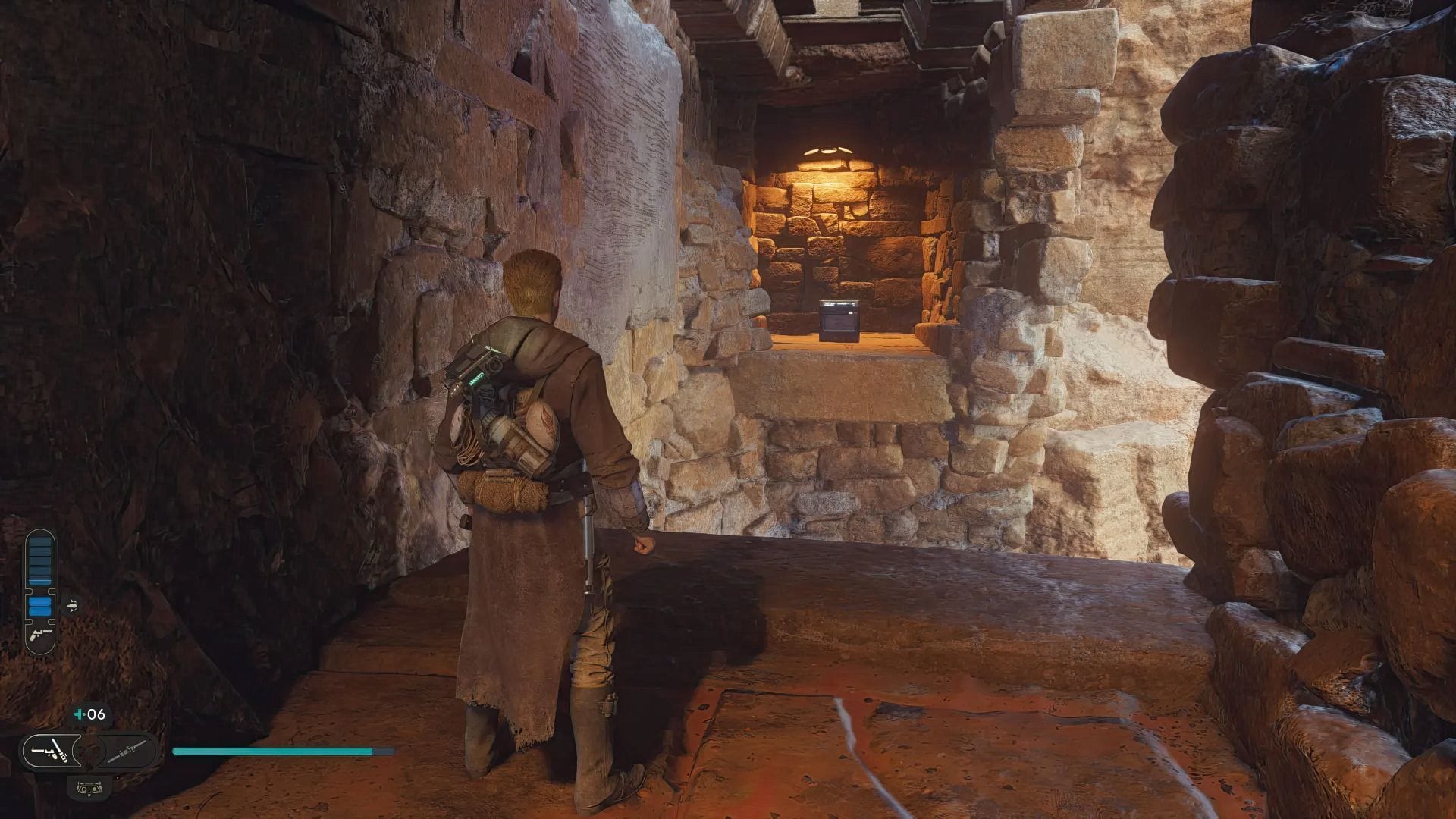Click the stim count number 06
Image resolution: width=1456 pixels, height=819 pixels.
pos(96,713)
